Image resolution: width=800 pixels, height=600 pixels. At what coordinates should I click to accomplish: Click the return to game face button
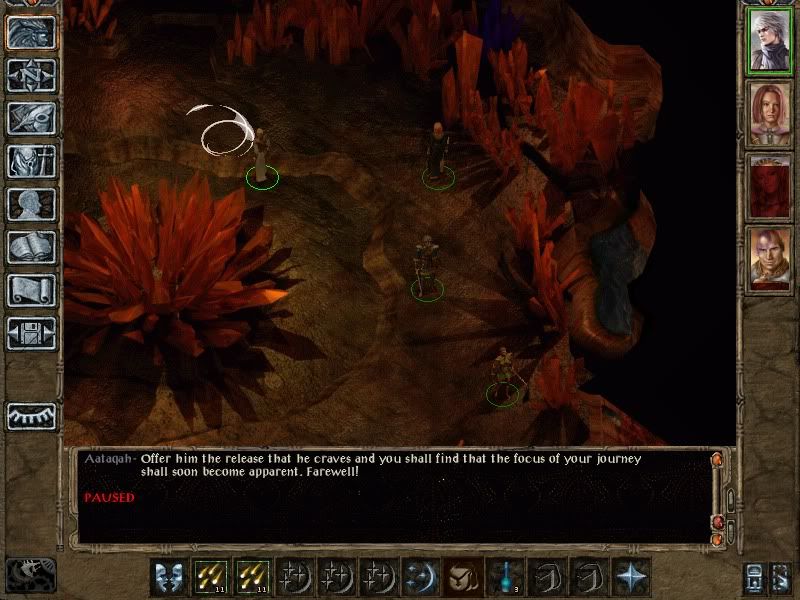coord(31,31)
